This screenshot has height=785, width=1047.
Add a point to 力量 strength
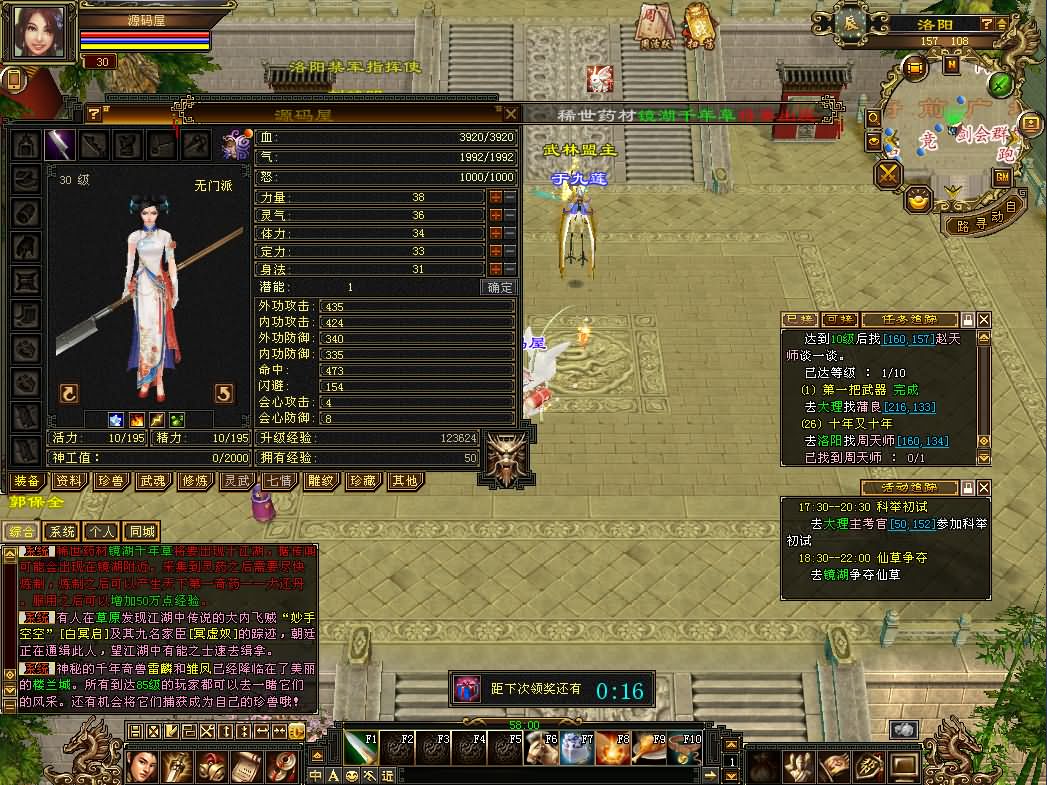tap(495, 198)
